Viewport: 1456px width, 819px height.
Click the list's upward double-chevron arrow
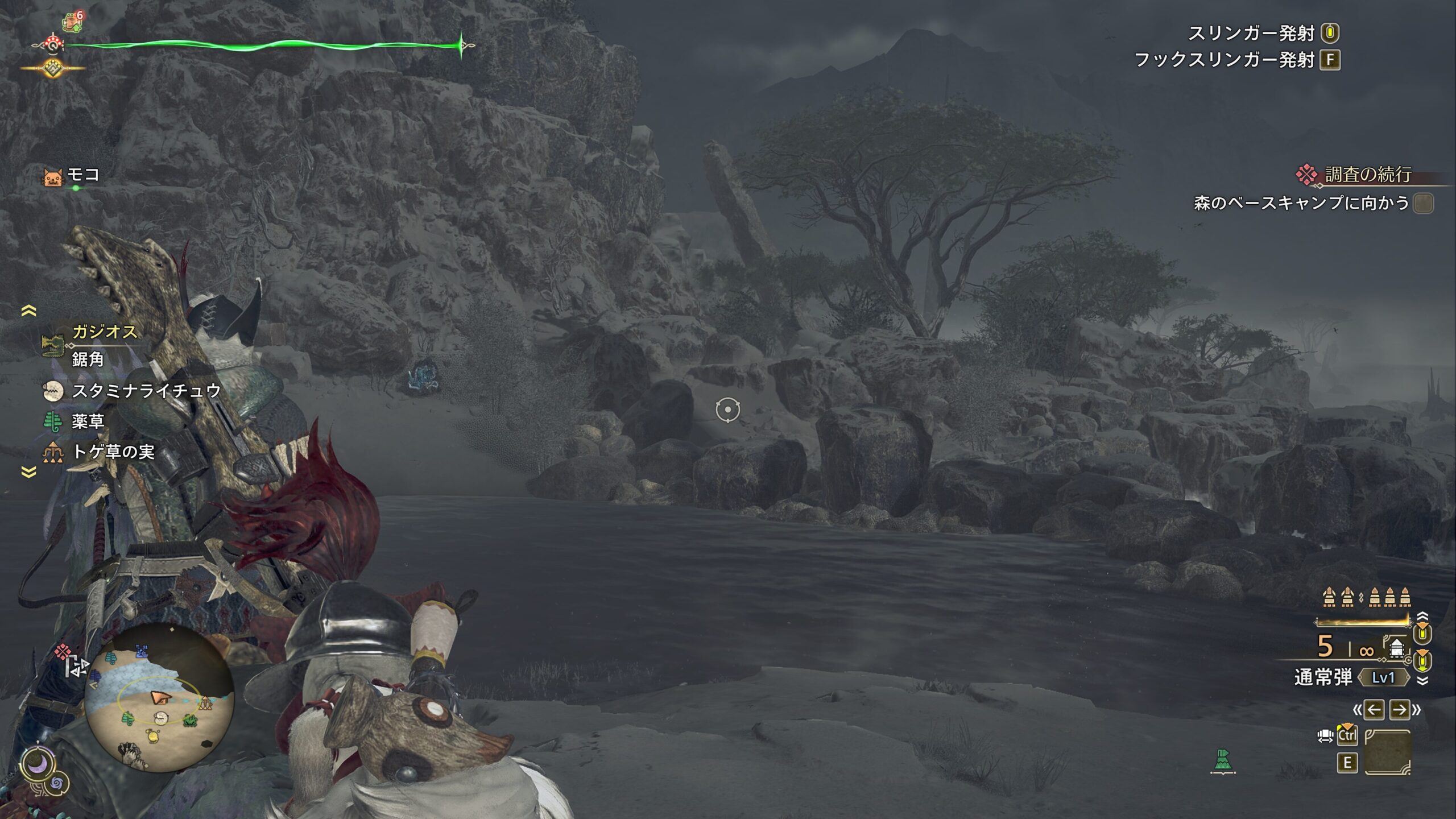click(x=28, y=311)
